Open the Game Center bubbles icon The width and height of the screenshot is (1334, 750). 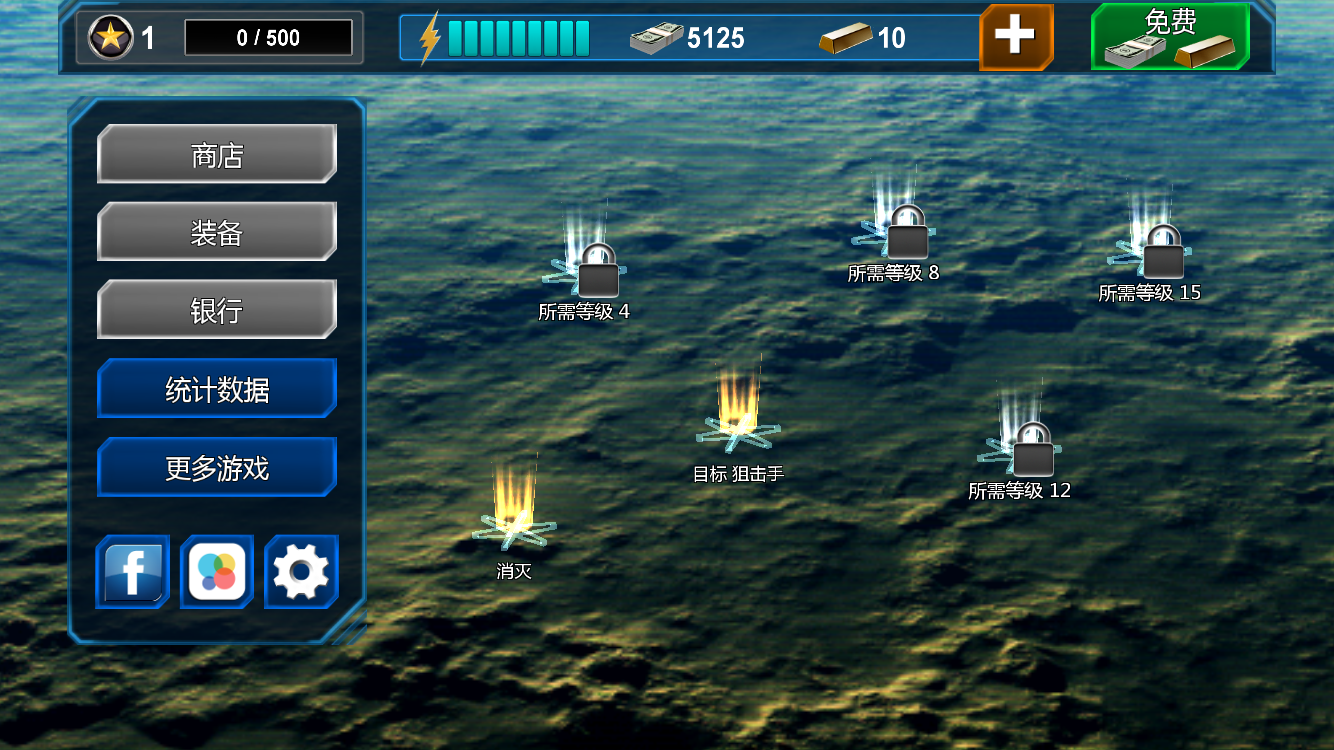point(217,572)
